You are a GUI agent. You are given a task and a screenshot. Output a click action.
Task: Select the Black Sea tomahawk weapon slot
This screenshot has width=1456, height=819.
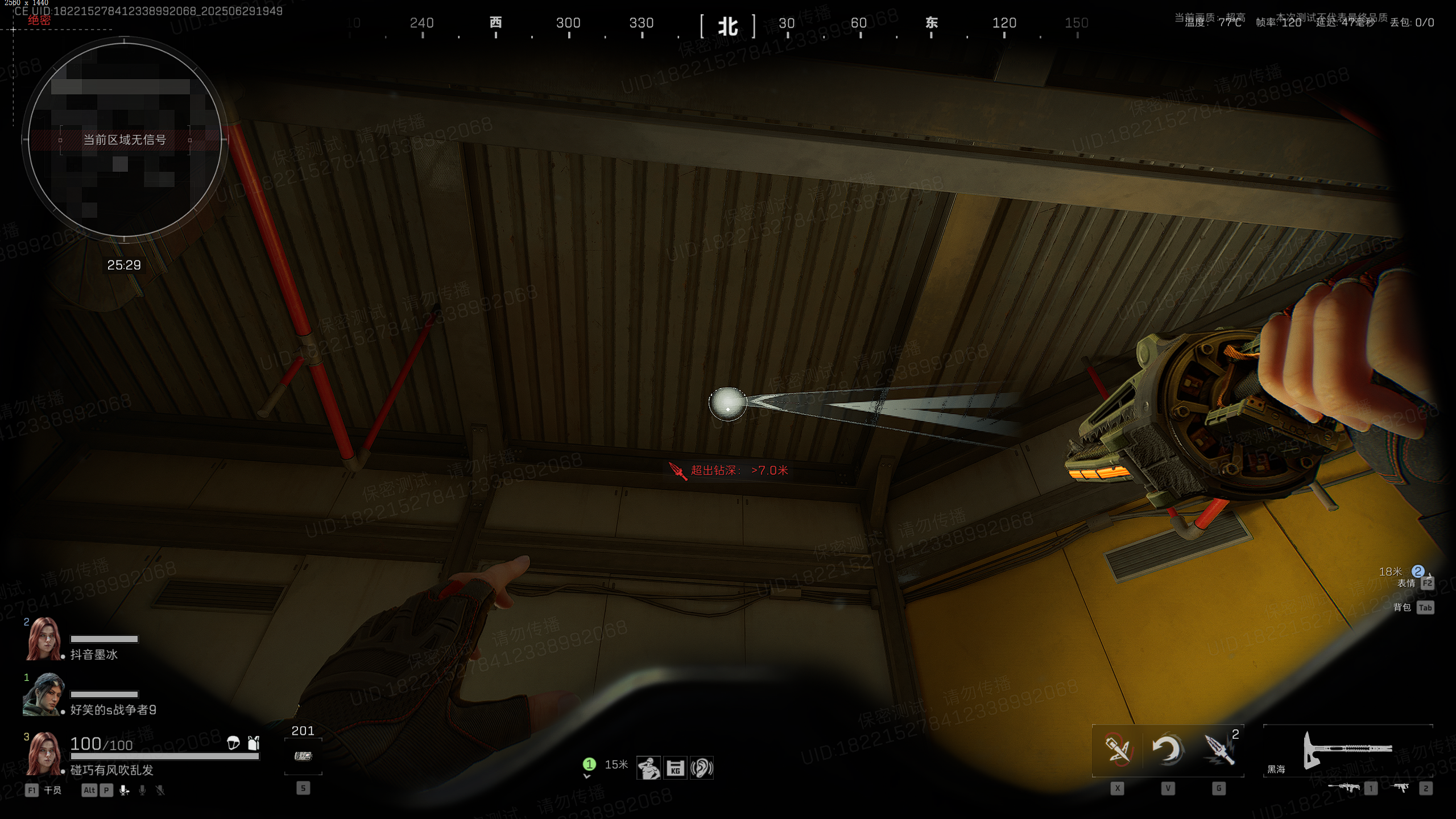pos(1347,750)
